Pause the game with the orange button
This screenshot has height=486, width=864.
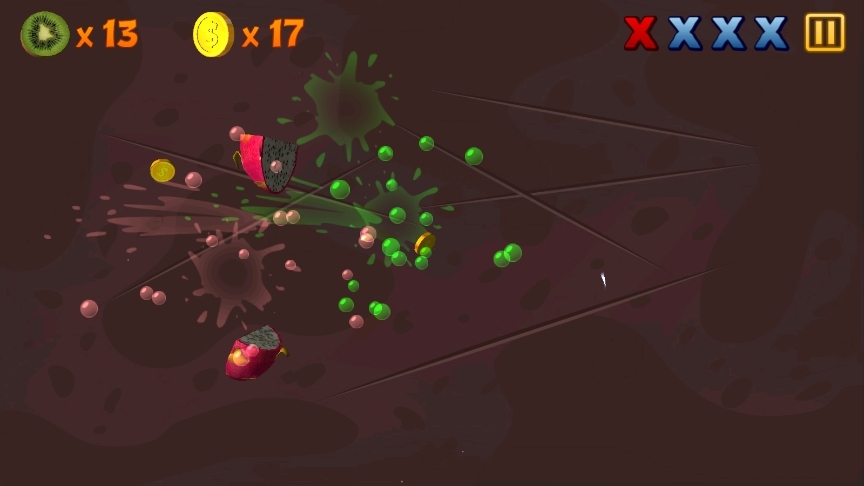(825, 33)
